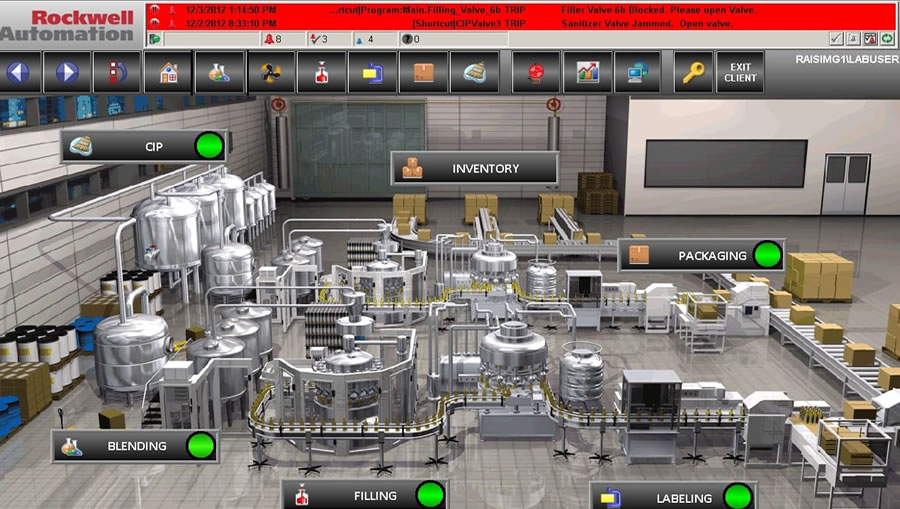Select the red alarm beacon toolbar icon
The height and width of the screenshot is (509, 900).
click(536, 73)
